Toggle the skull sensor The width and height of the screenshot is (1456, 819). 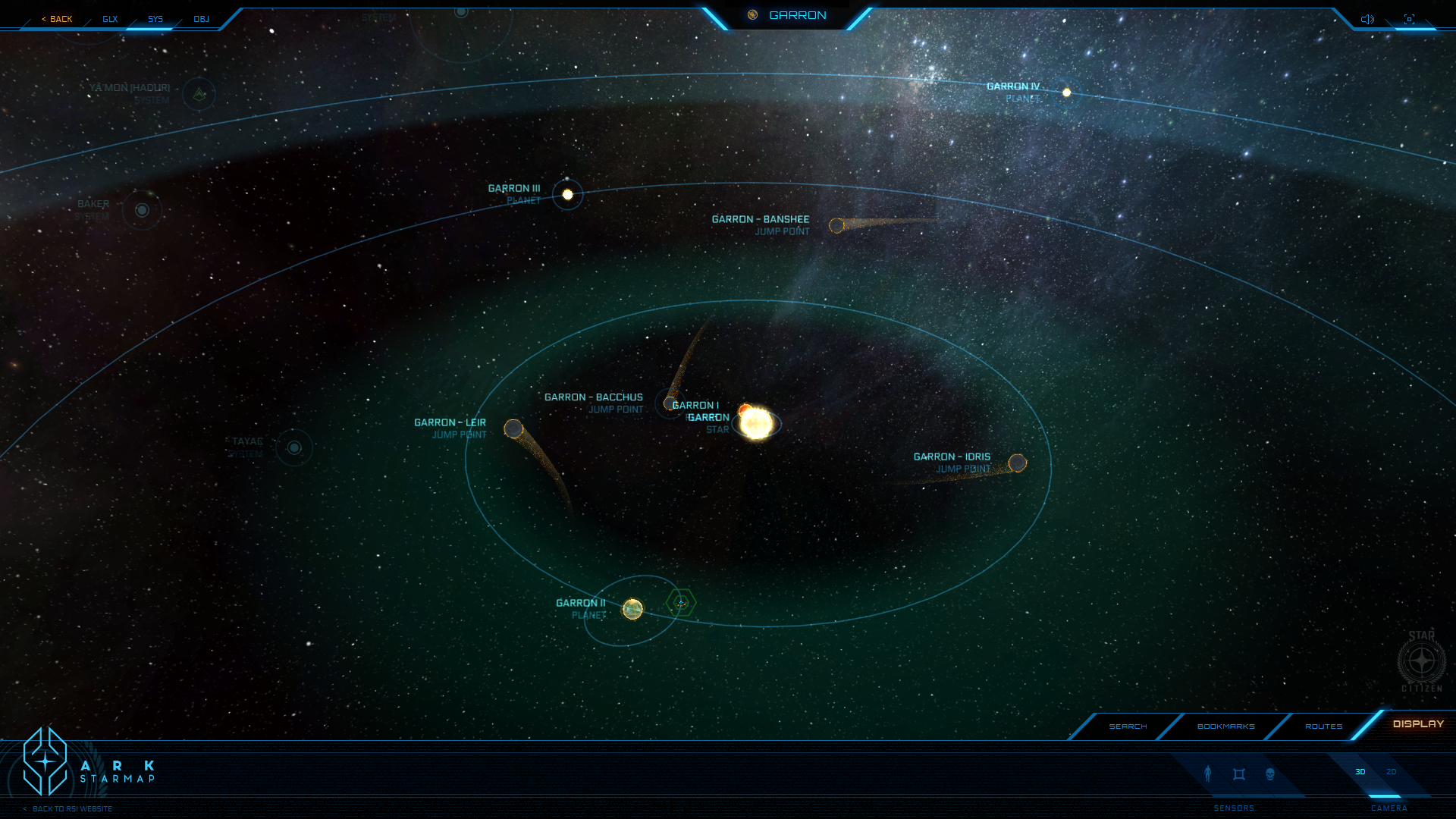click(x=1270, y=774)
